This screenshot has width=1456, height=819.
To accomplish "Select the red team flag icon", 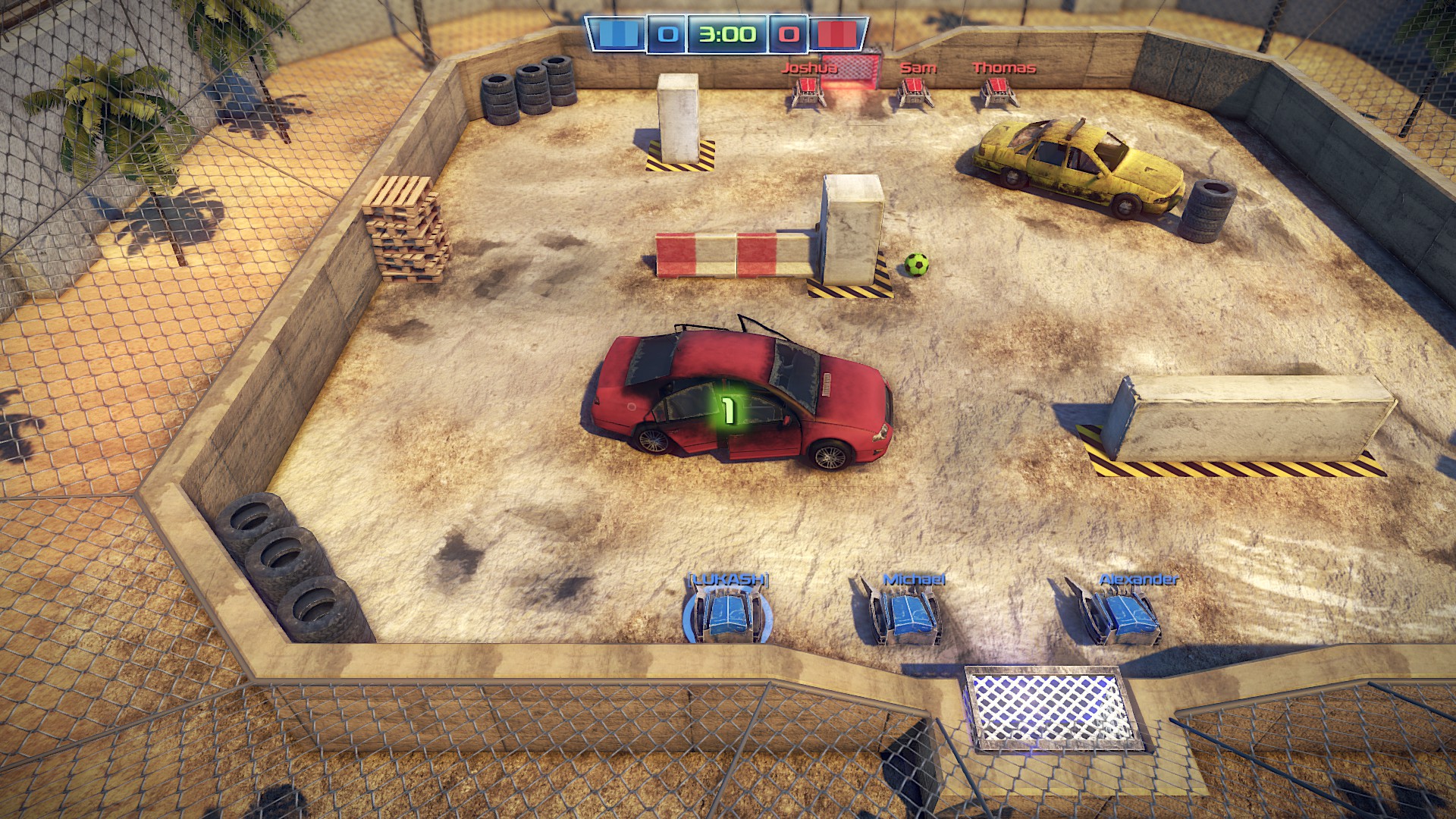I will click(837, 33).
